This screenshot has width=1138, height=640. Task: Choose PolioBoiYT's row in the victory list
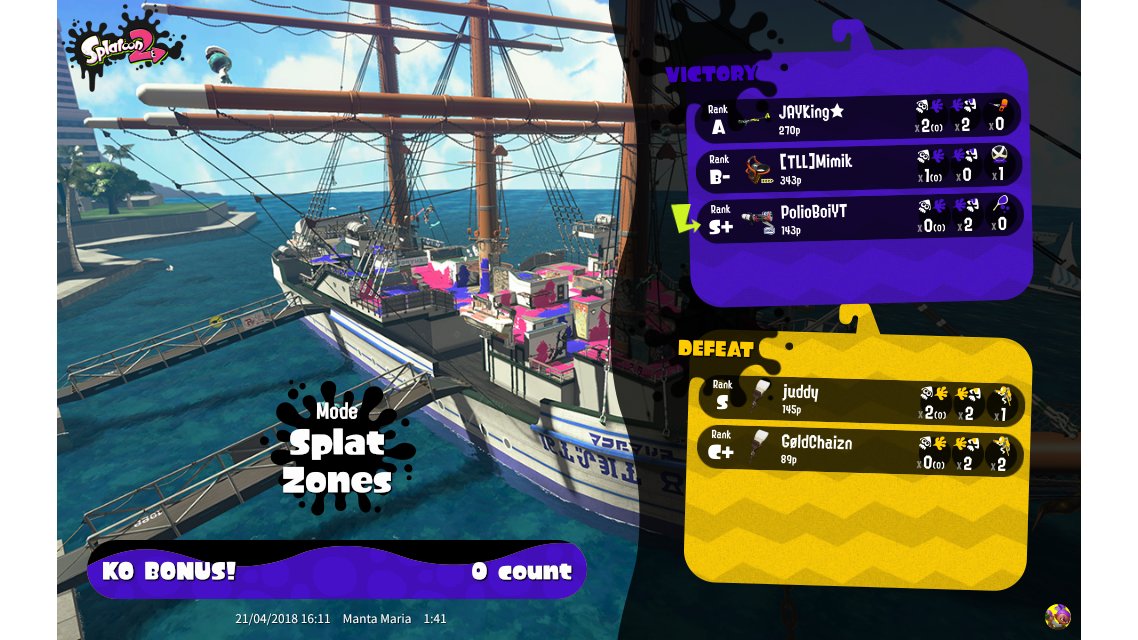[858, 216]
